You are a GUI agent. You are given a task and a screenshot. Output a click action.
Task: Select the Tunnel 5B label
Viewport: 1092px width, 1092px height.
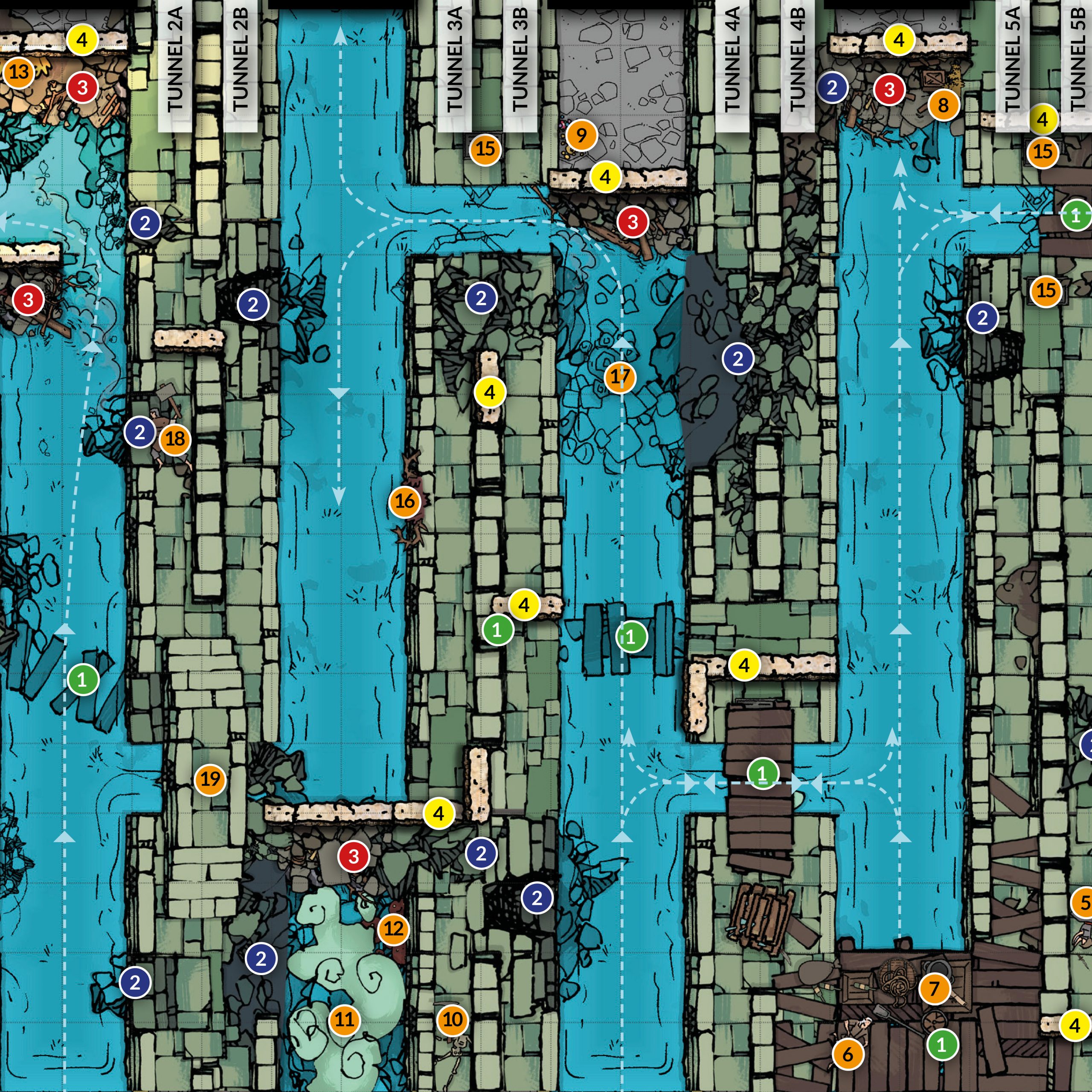coord(1077,59)
